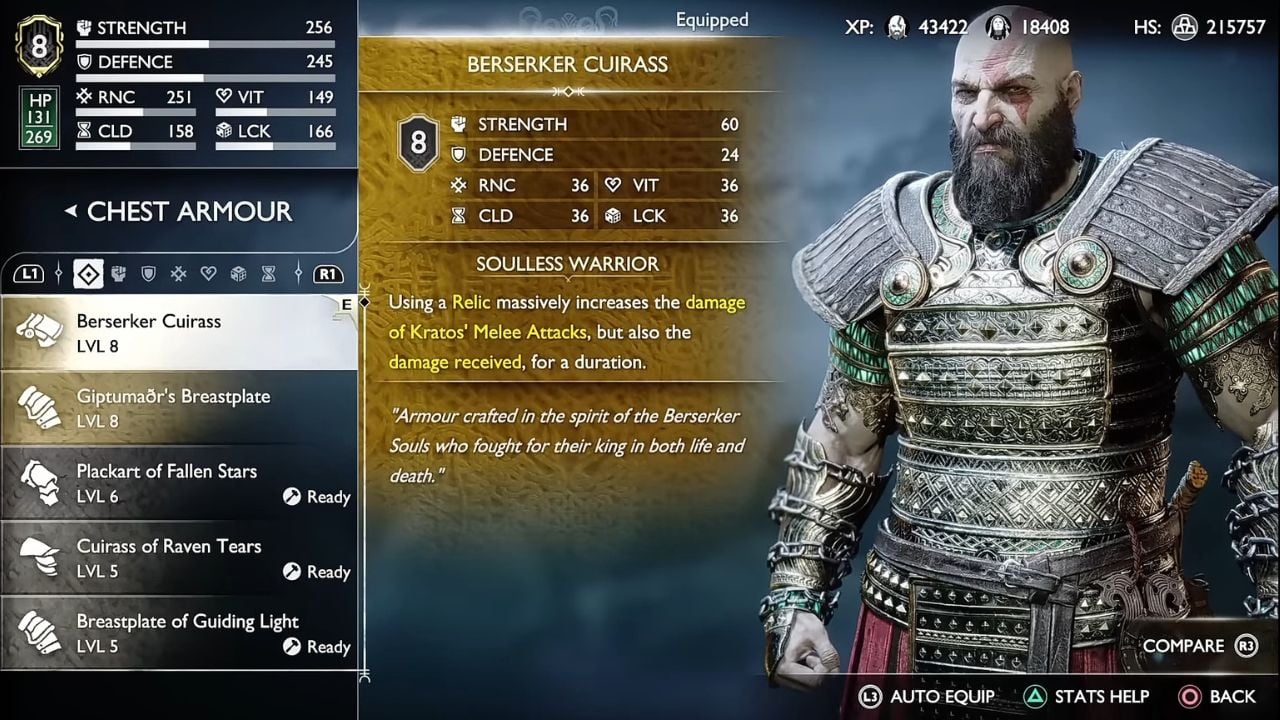Open Stats Help
Screen dimensions: 1280x720
point(1086,696)
